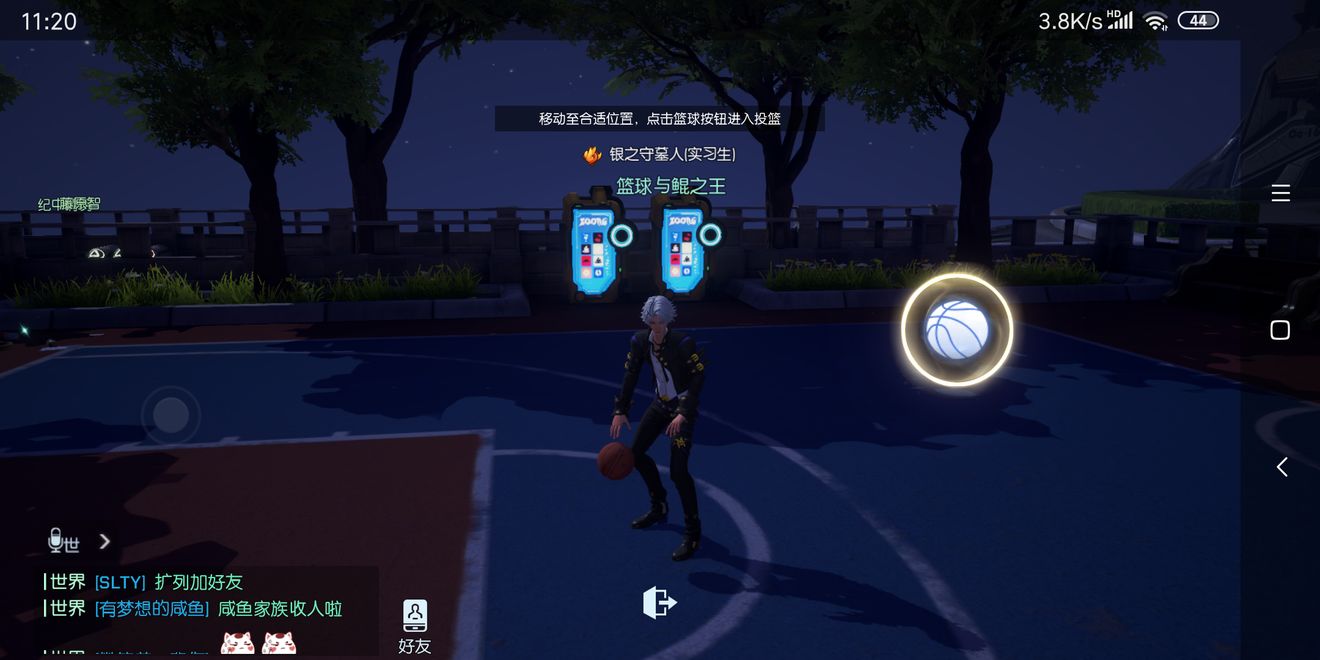Open Android recent apps menu button
Viewport: 1320px width, 660px height.
(x=1280, y=193)
